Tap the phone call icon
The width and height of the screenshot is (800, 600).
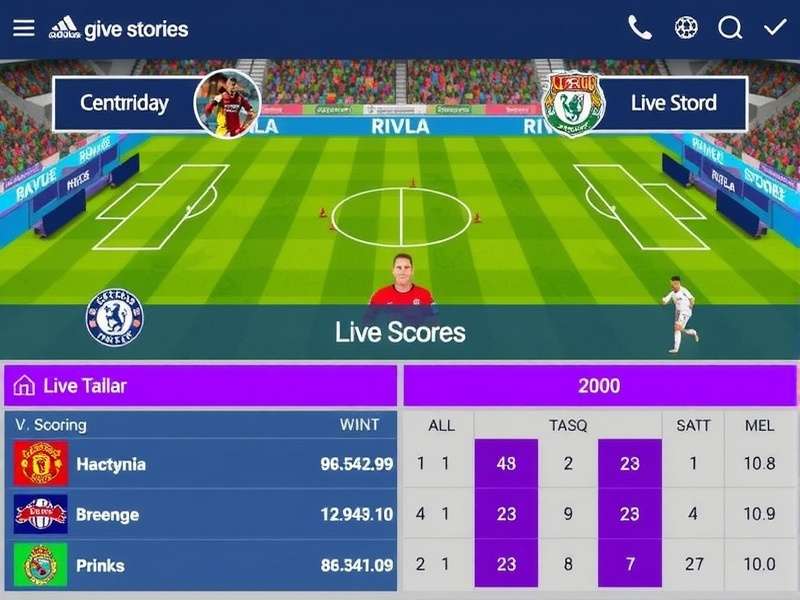coord(640,28)
